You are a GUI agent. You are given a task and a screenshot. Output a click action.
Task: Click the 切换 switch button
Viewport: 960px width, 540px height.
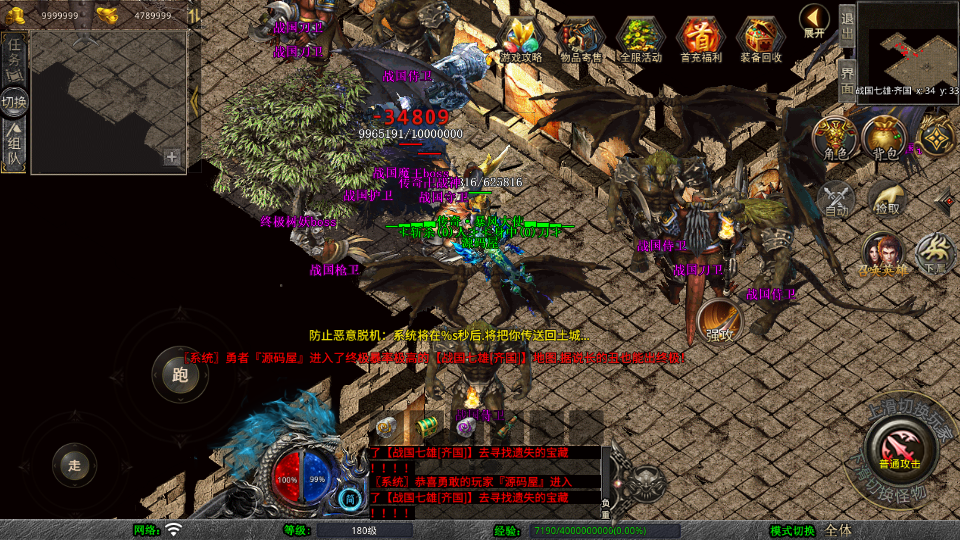click(15, 101)
